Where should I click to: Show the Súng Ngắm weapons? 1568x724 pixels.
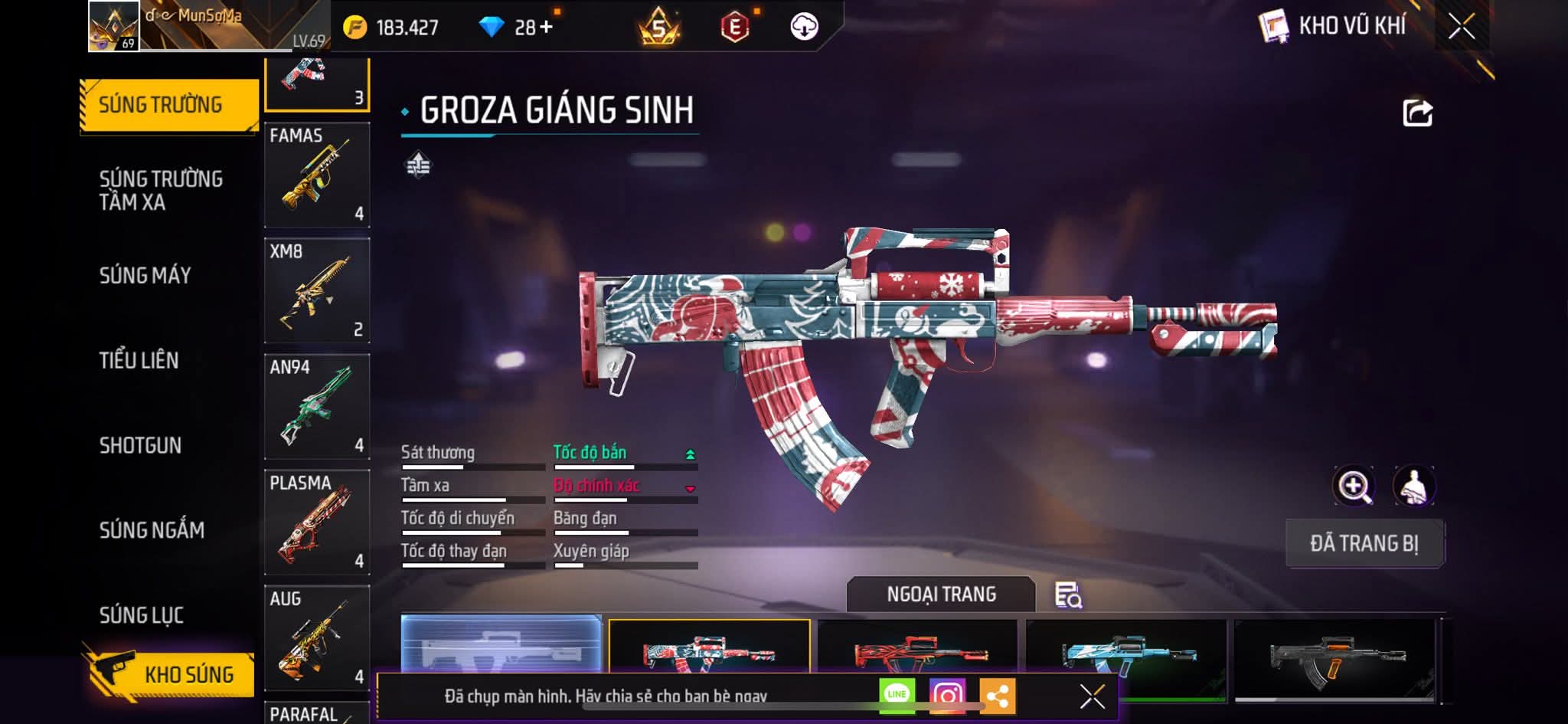click(152, 529)
